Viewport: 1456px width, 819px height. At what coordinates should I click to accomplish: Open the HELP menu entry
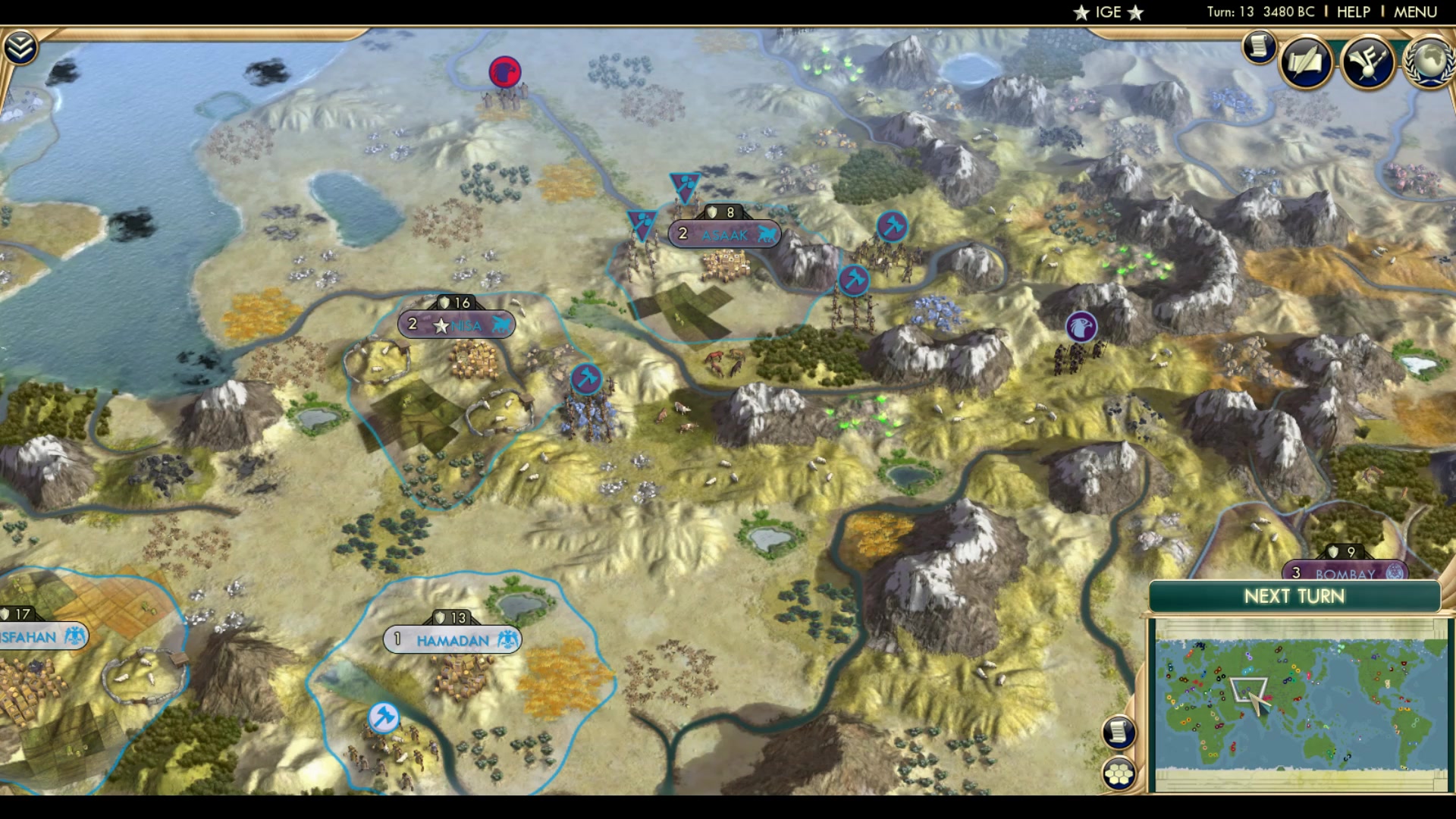coord(1354,11)
